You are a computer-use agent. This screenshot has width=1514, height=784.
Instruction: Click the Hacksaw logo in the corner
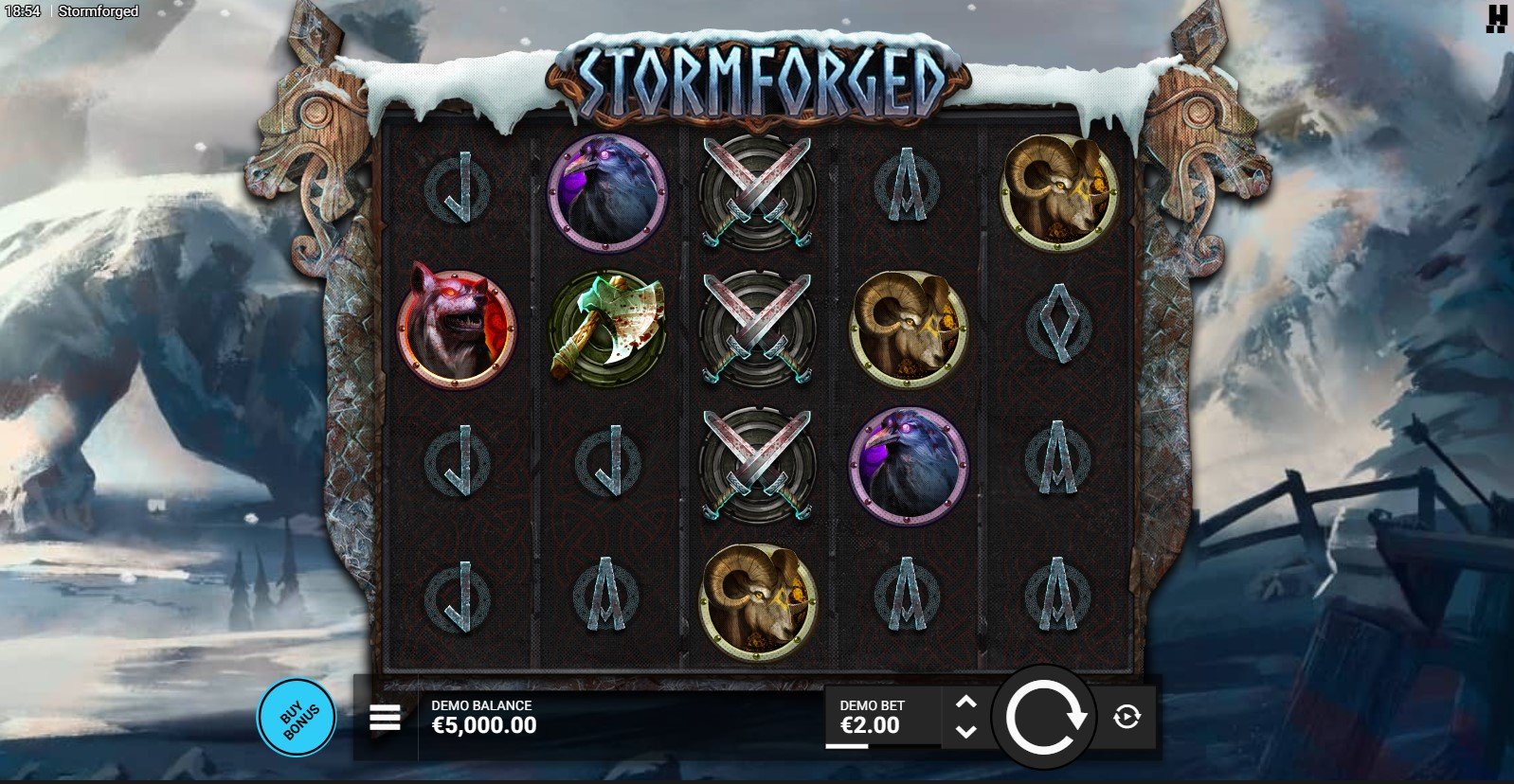pos(1496,18)
